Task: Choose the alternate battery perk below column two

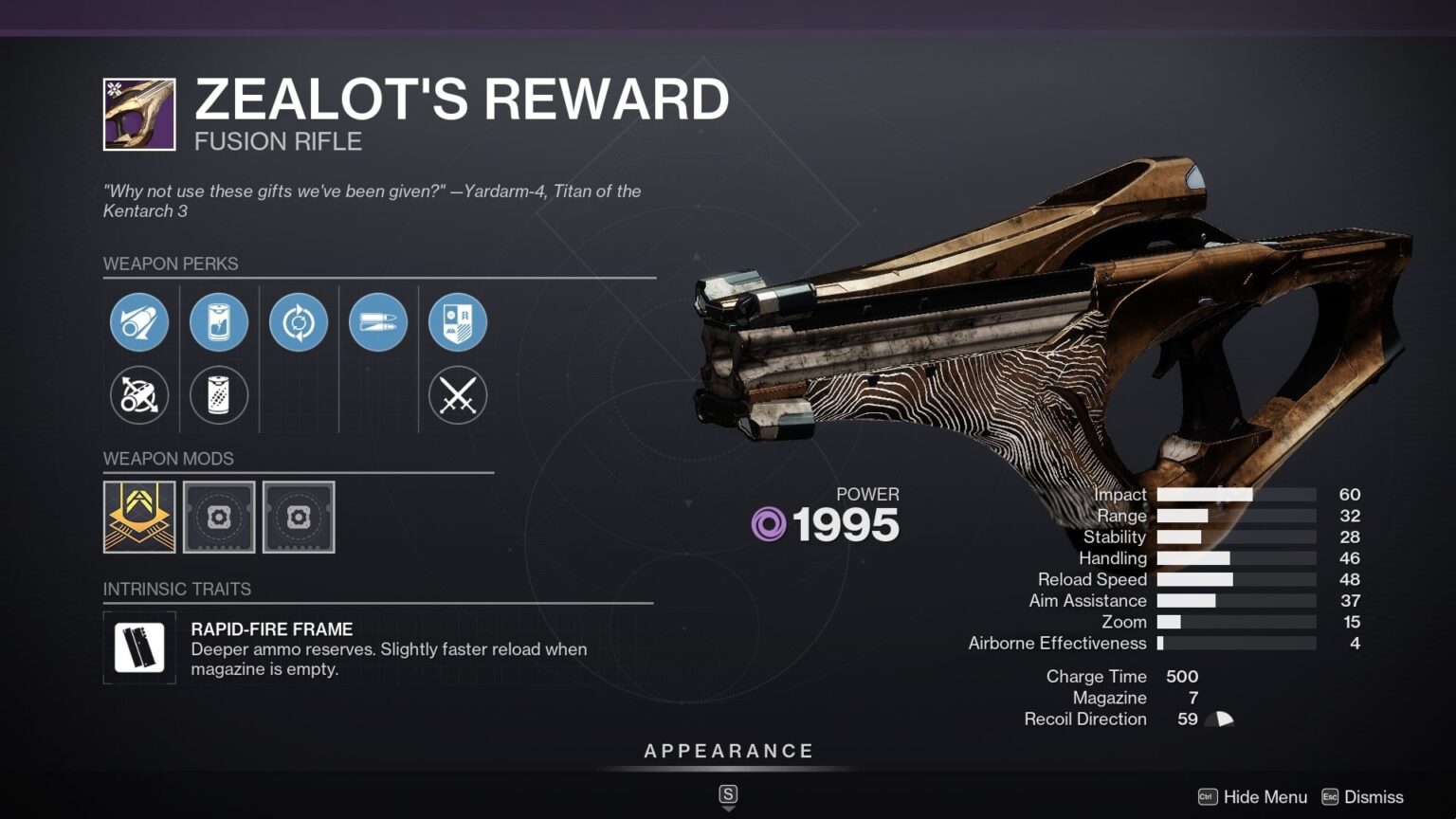Action: pyautogui.click(x=219, y=395)
